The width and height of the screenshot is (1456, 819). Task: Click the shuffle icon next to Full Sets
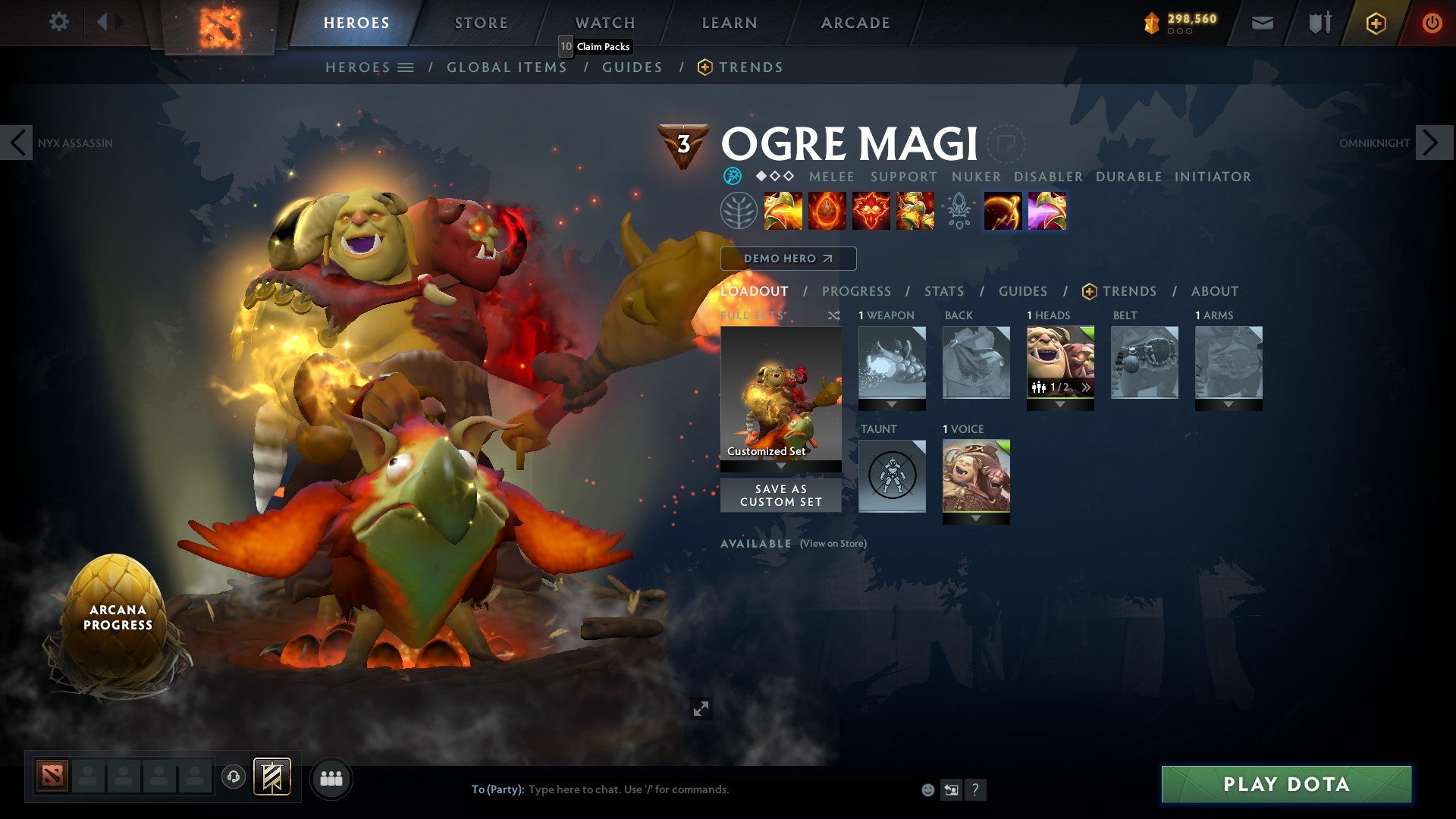pos(834,315)
